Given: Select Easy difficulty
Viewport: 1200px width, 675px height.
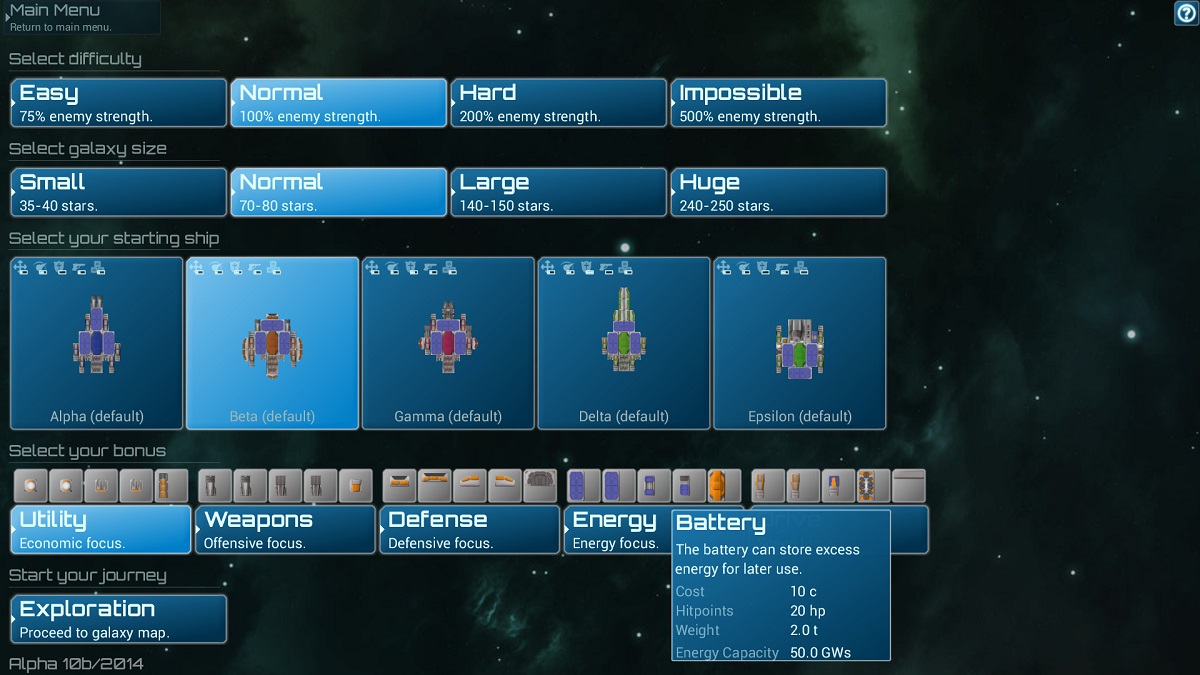Looking at the screenshot, I should tap(119, 103).
